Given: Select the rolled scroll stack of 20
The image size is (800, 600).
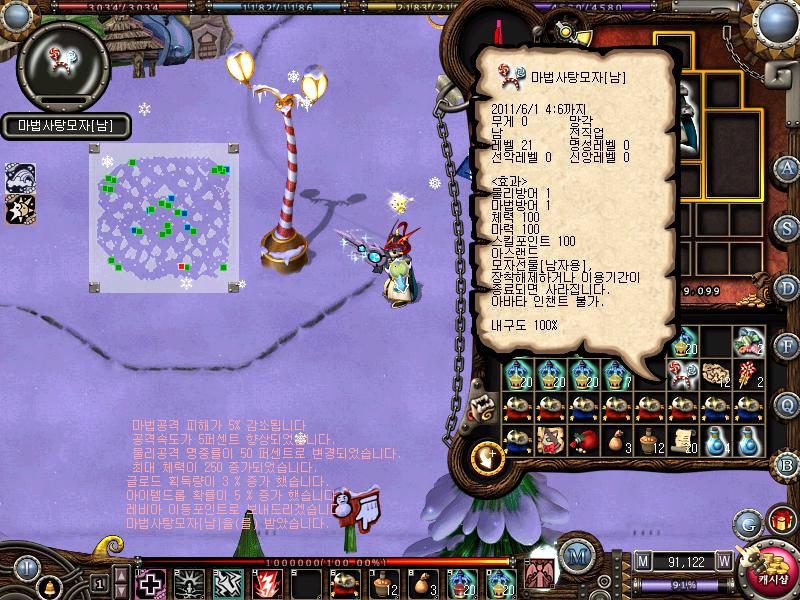Looking at the screenshot, I should pyautogui.click(x=683, y=439).
